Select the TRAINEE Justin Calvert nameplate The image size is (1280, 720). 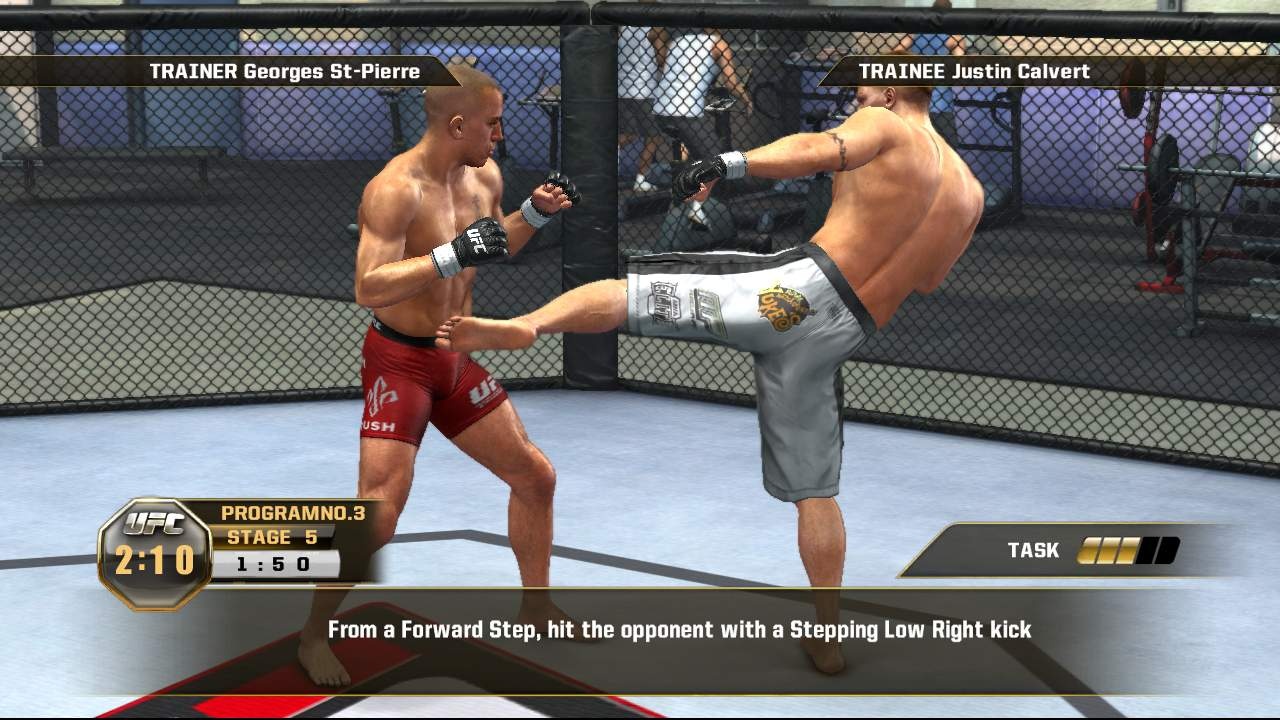pos(975,71)
